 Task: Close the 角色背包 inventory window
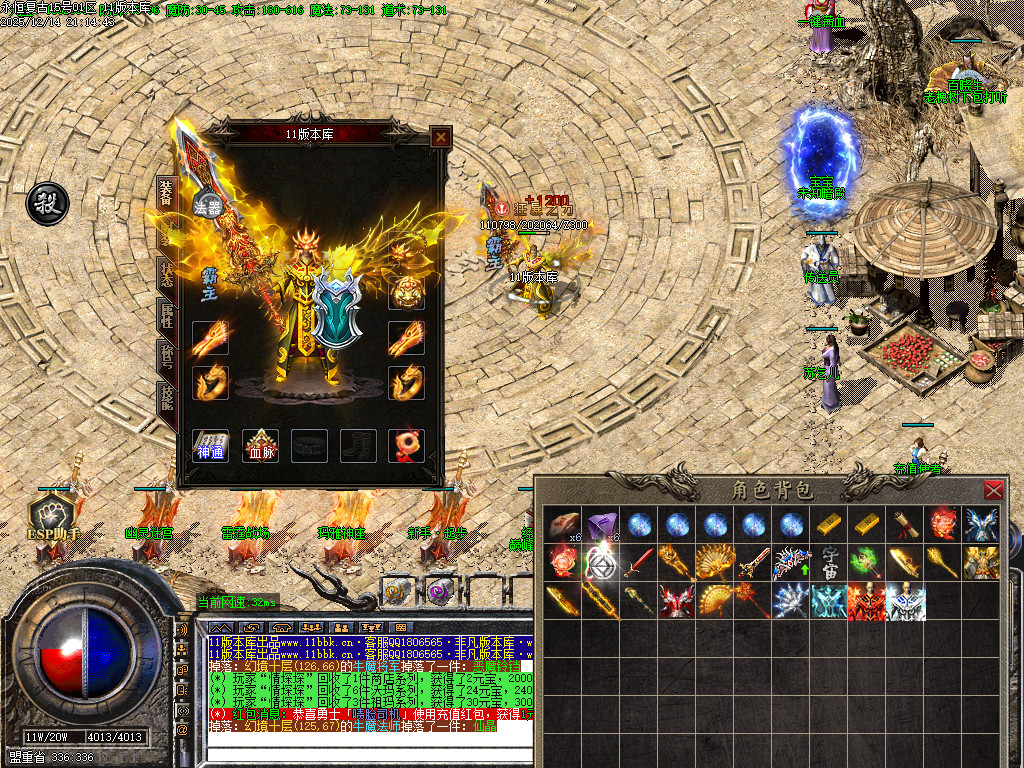(x=993, y=490)
